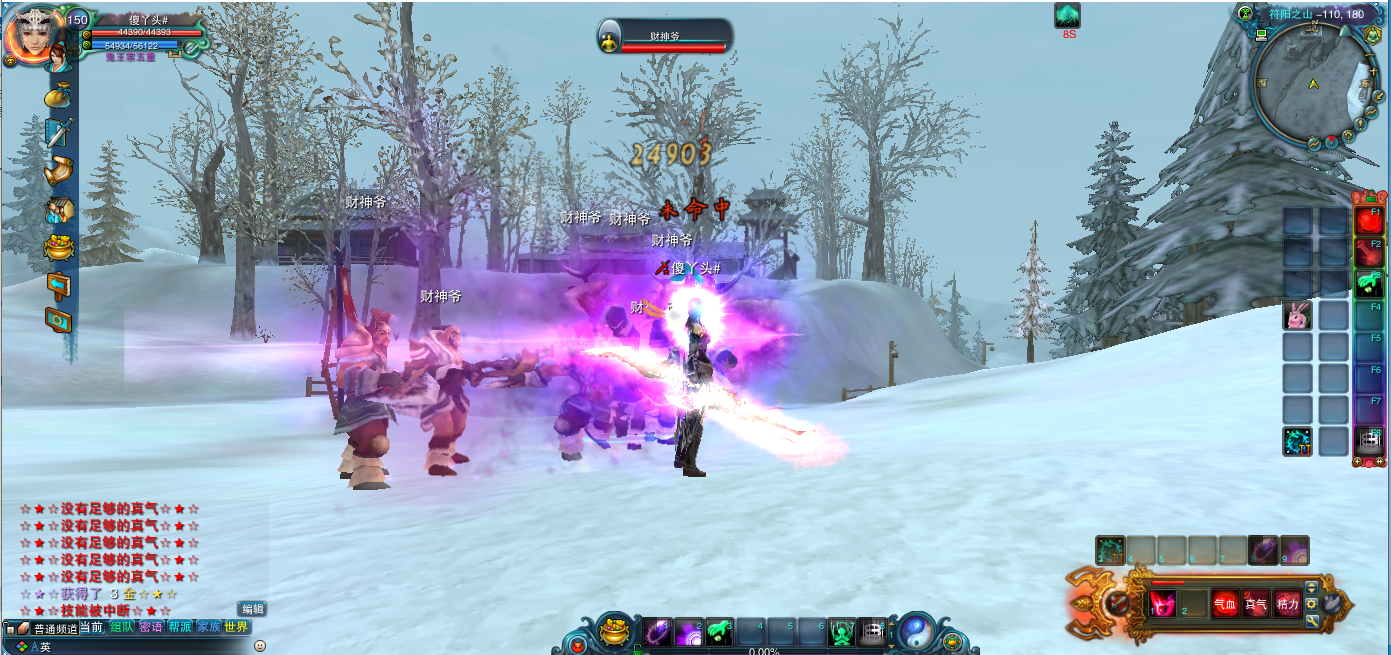Click the 财神爷 target frame
This screenshot has width=1391, height=655.
click(665, 37)
